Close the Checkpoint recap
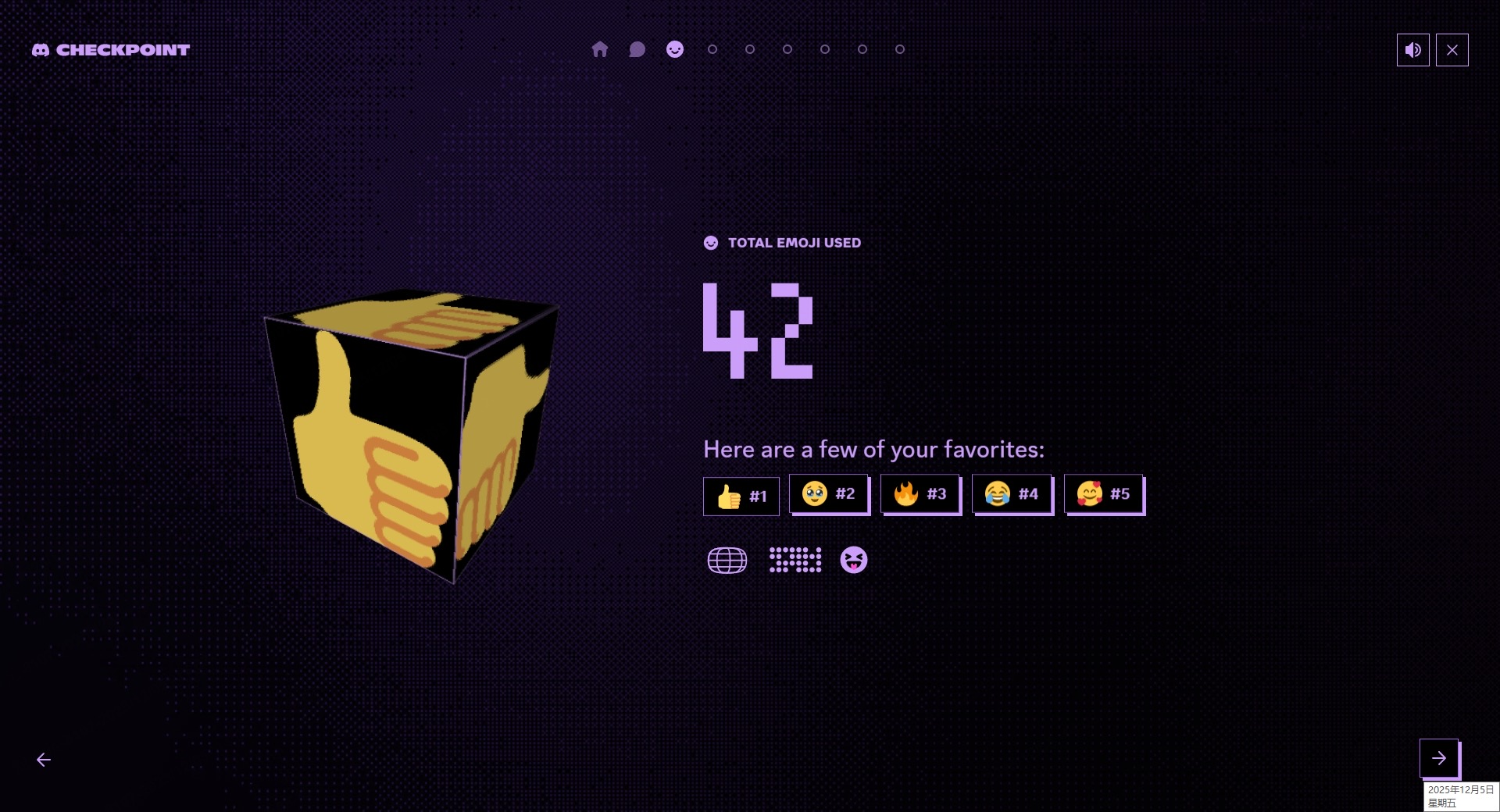Image resolution: width=1500 pixels, height=812 pixels. pyautogui.click(x=1452, y=50)
